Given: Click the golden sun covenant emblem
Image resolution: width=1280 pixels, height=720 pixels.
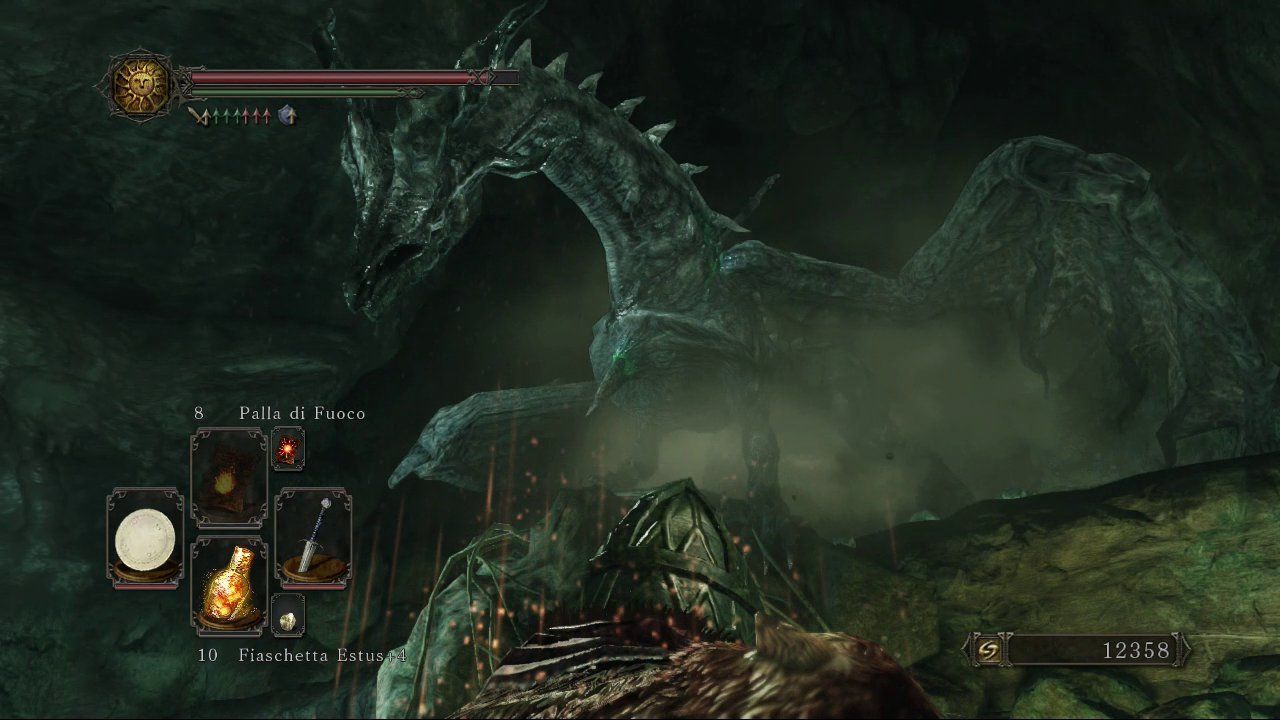Looking at the screenshot, I should (140, 87).
